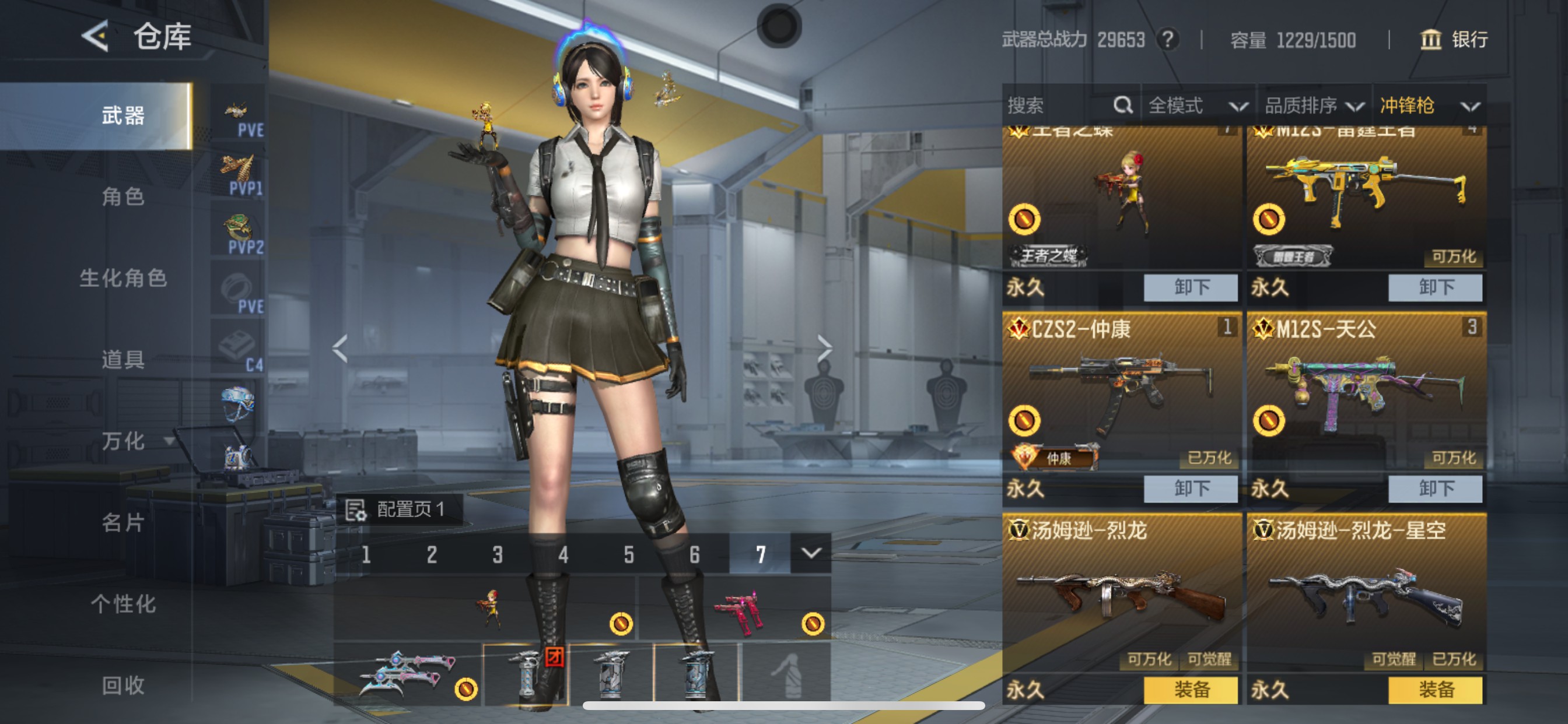Switch to loadout slot 3
Image resolution: width=1568 pixels, height=724 pixels.
498,555
